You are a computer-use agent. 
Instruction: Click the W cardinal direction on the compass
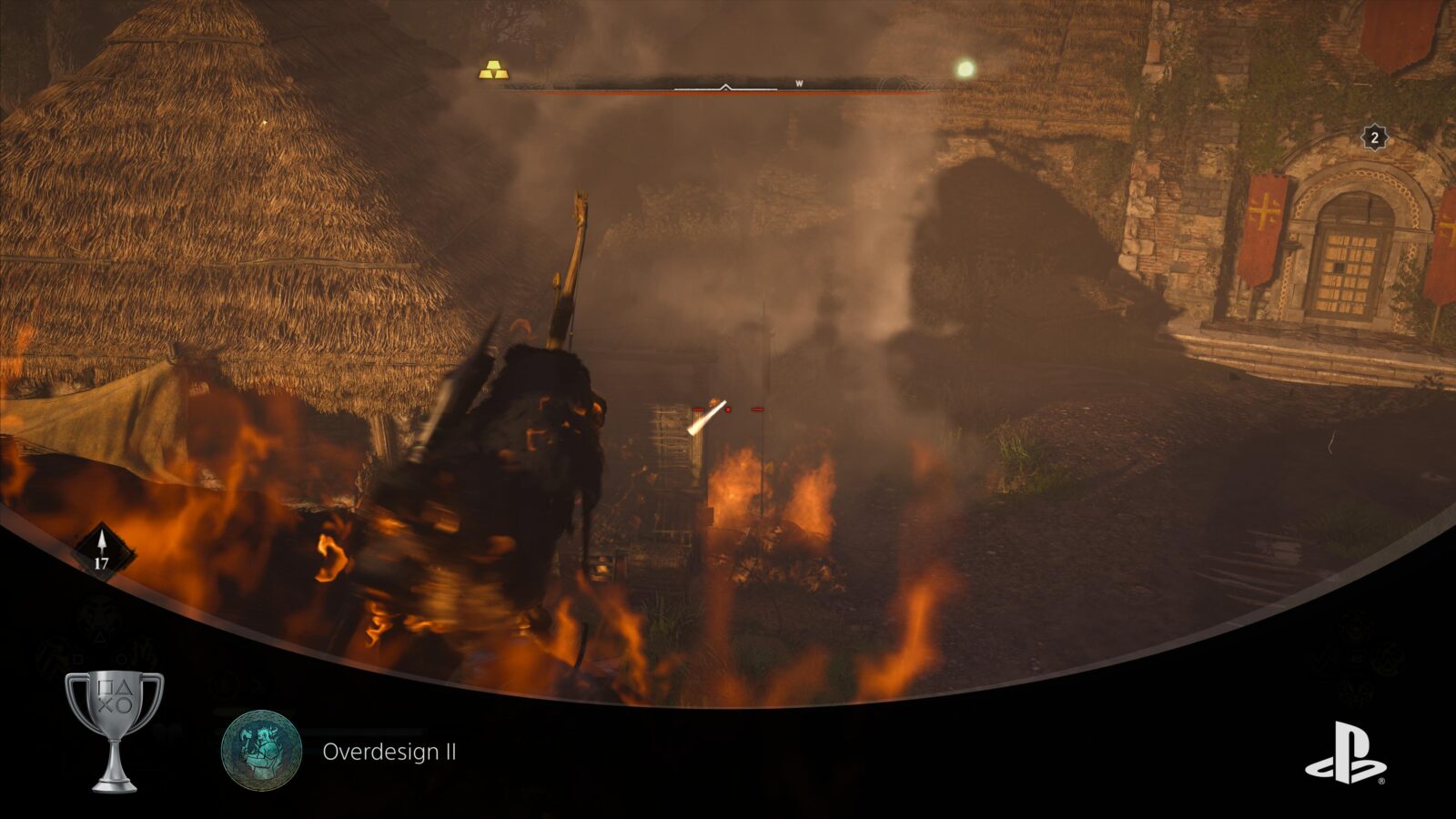click(798, 81)
